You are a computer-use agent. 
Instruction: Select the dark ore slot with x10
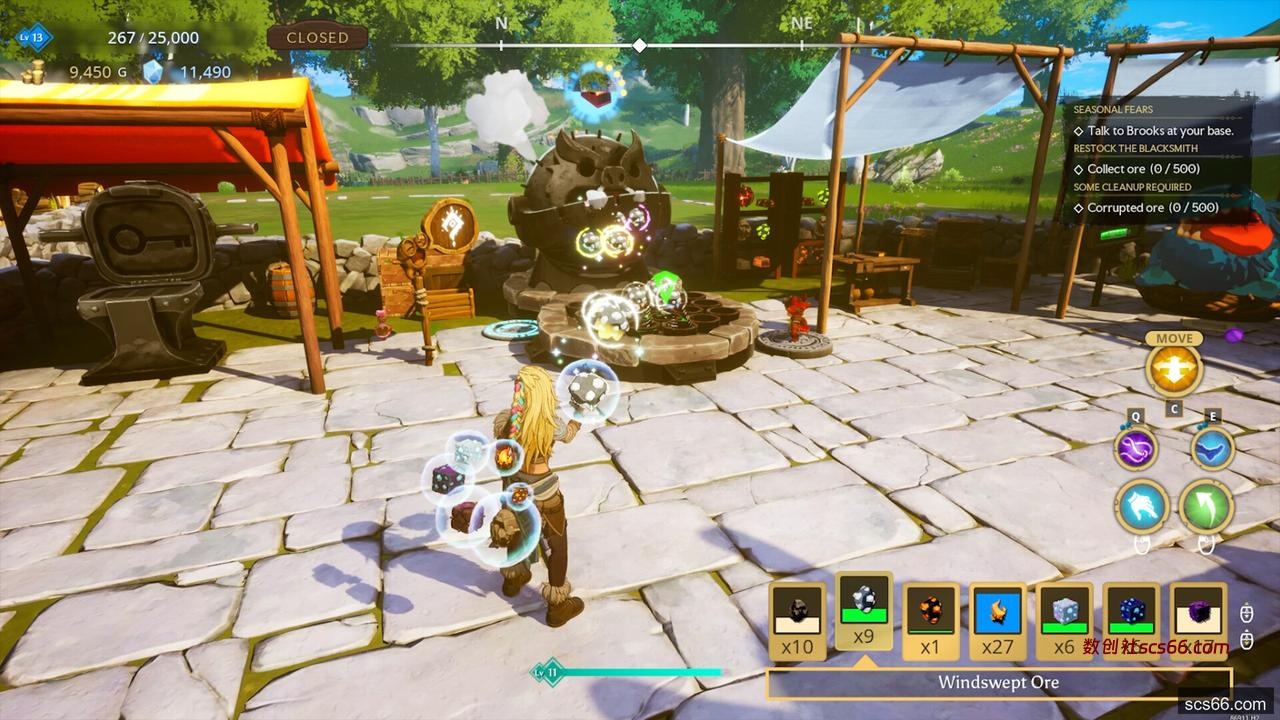pos(797,620)
